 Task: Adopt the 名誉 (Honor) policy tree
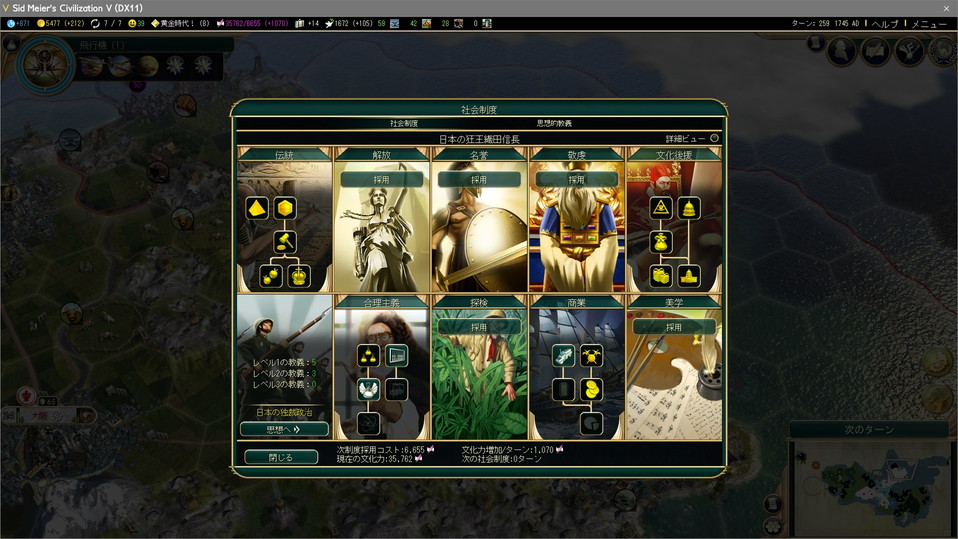click(479, 180)
